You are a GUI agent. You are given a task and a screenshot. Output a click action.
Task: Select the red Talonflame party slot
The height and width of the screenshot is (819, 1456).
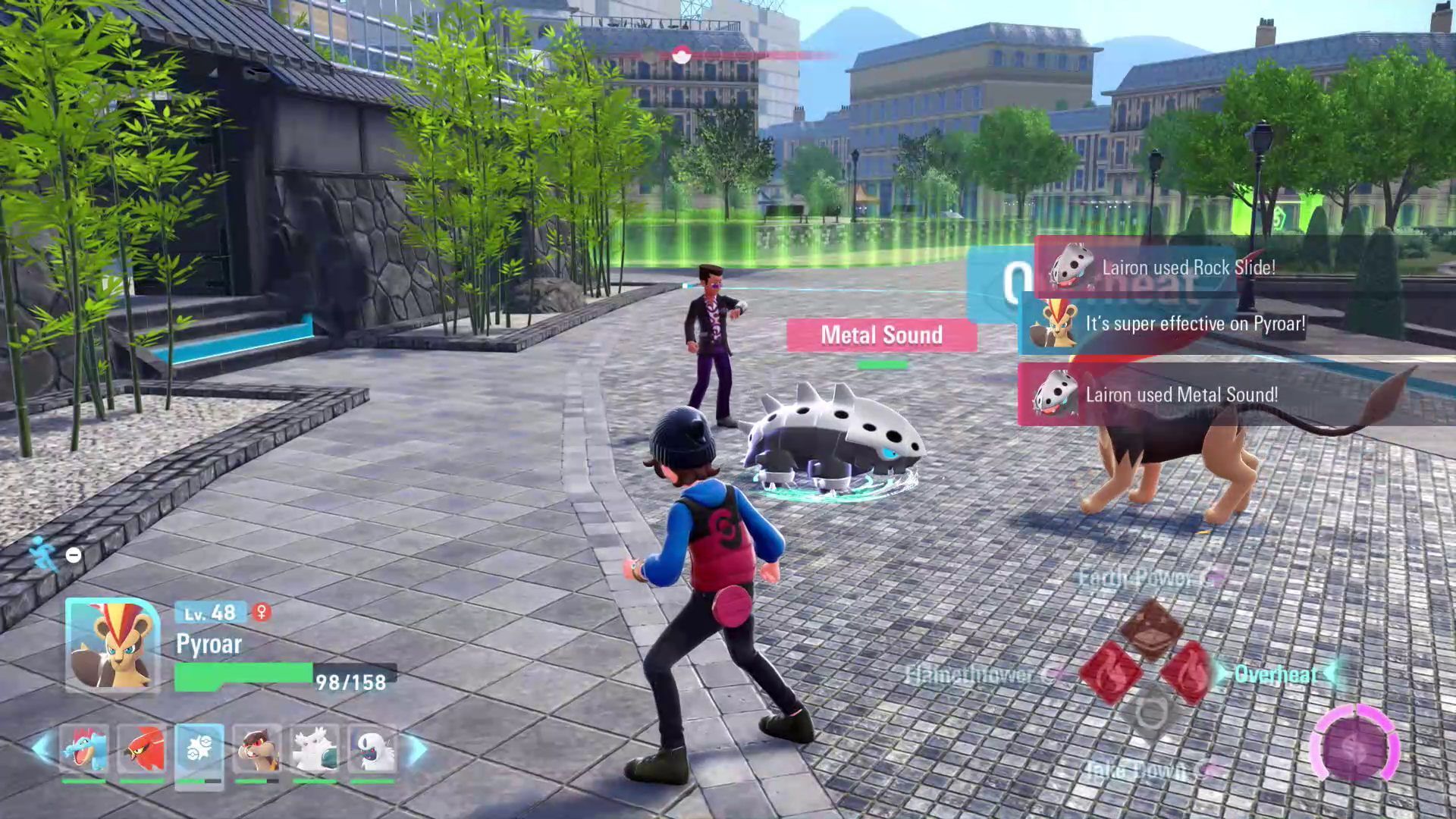pos(142,749)
